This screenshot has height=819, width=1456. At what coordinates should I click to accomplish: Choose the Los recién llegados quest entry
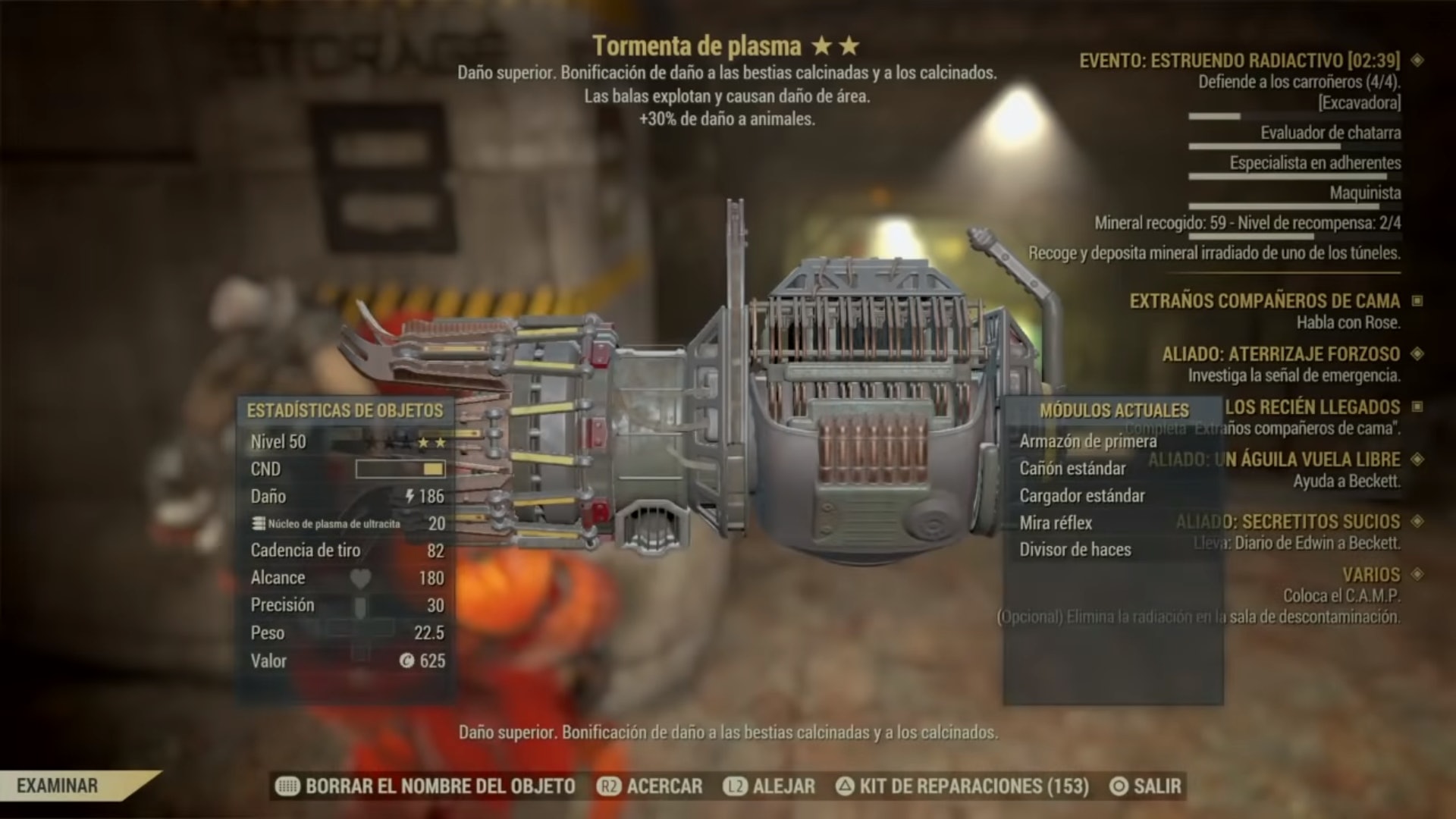tap(1312, 407)
